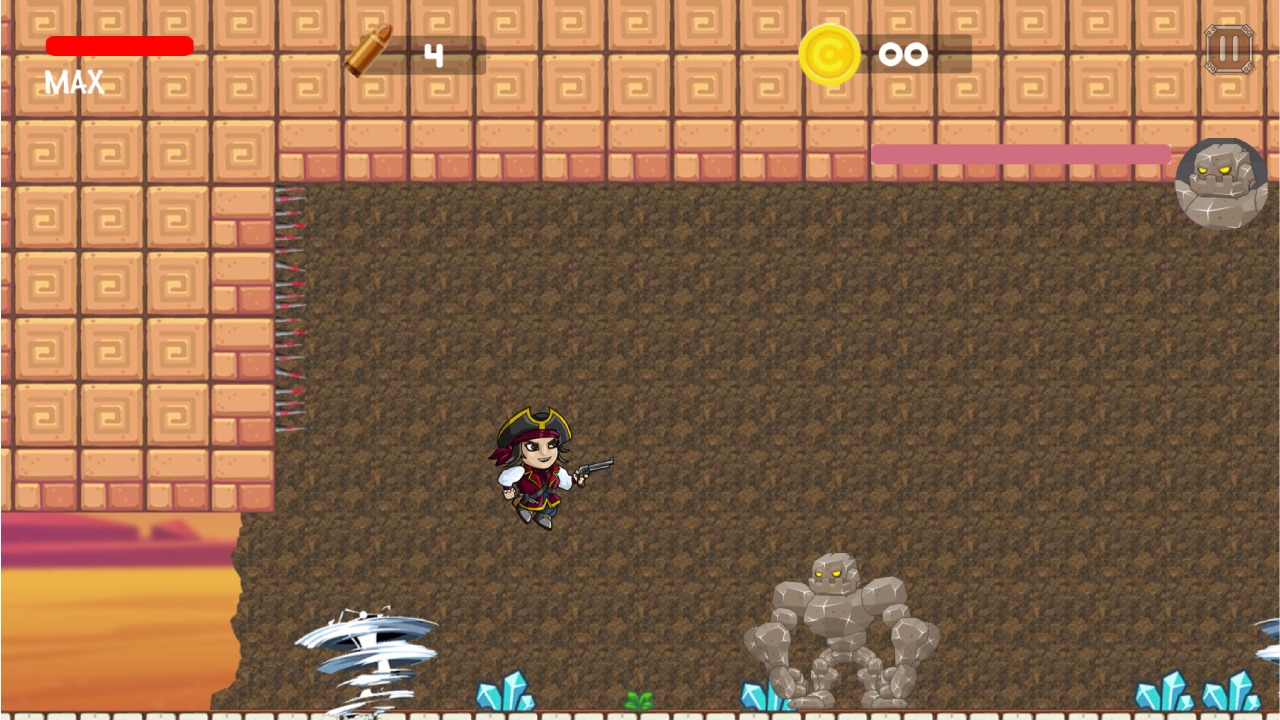Click the bullet ammo icon

366,52
